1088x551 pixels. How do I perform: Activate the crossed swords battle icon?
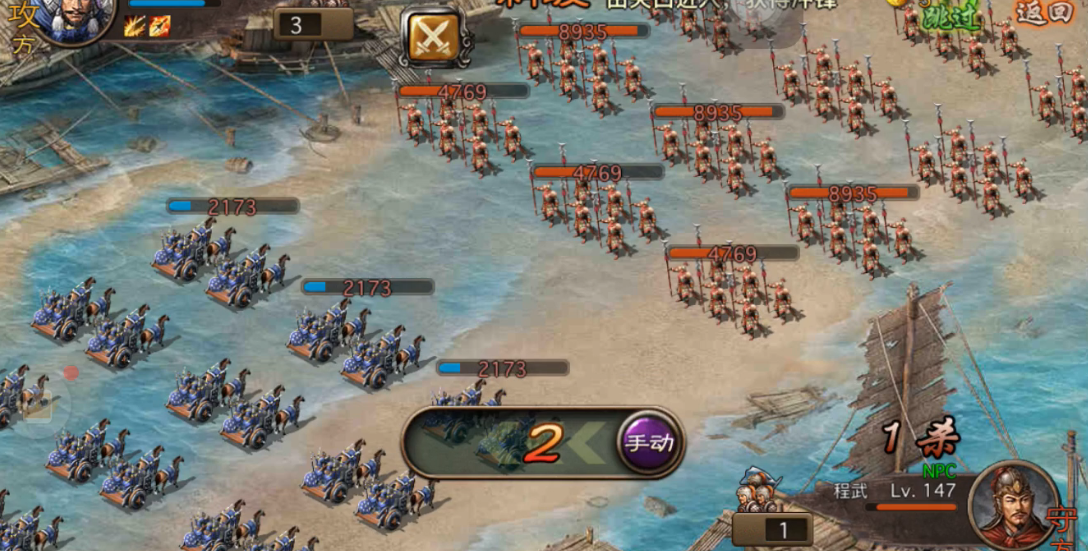(x=433, y=38)
